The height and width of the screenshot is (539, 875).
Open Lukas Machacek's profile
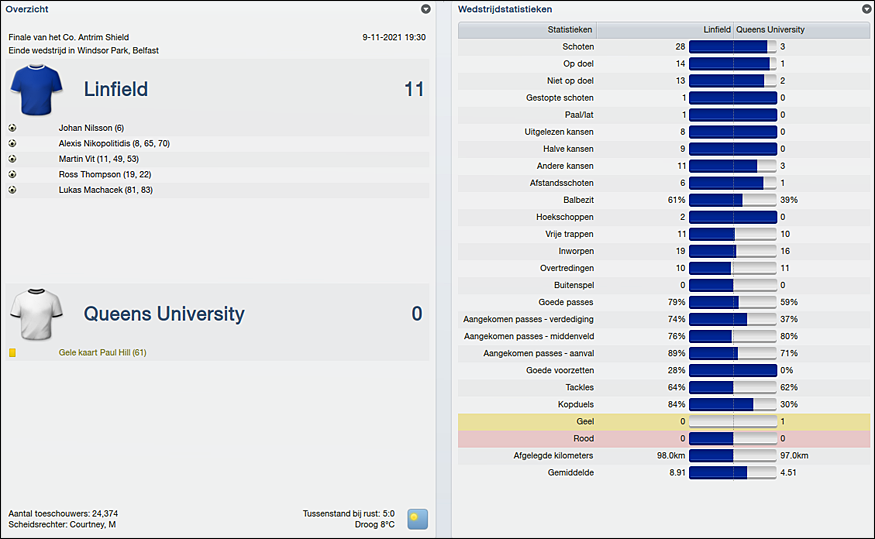point(104,189)
